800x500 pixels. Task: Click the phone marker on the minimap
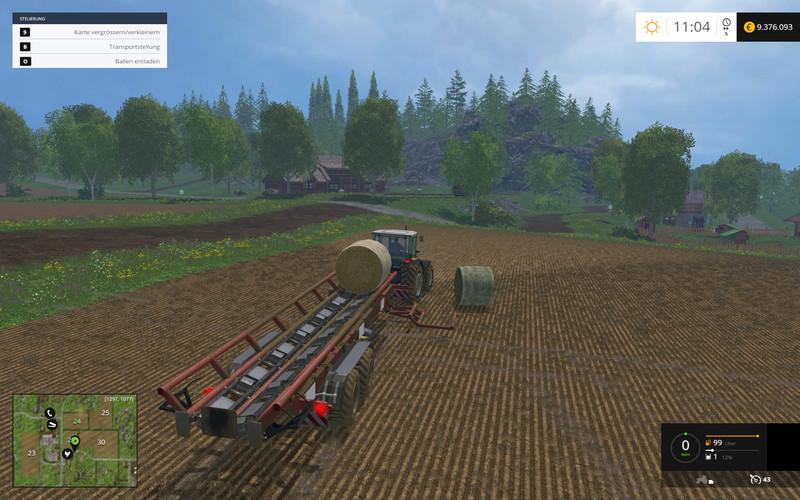click(x=49, y=413)
